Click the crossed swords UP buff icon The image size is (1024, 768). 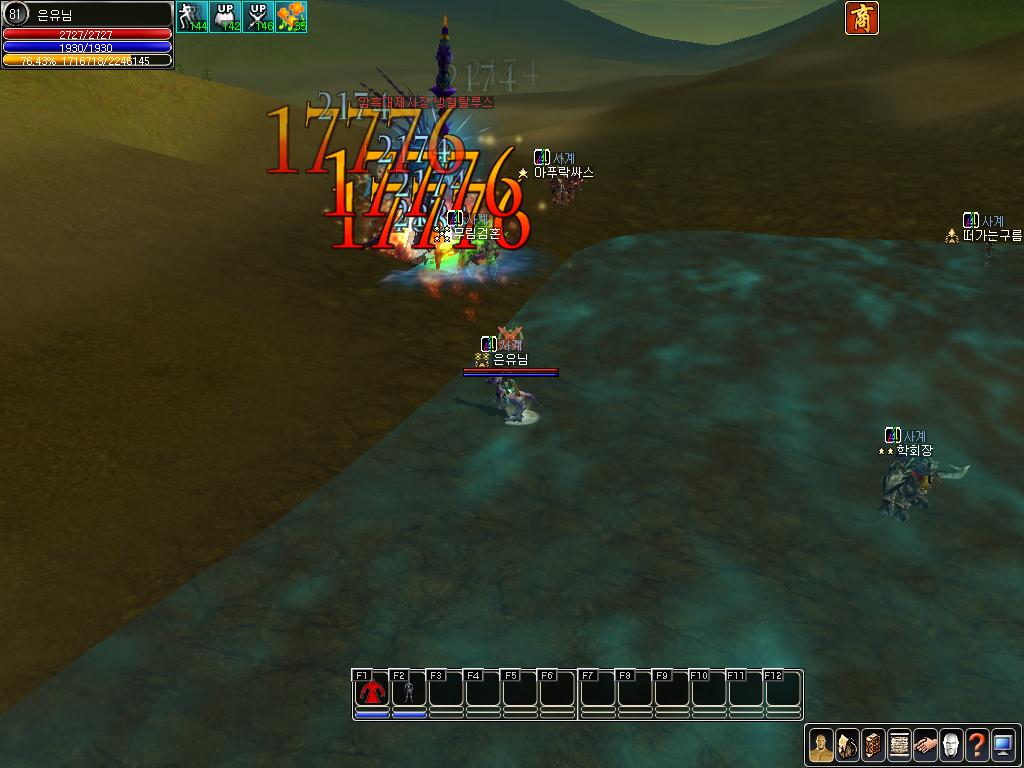pyautogui.click(x=258, y=17)
